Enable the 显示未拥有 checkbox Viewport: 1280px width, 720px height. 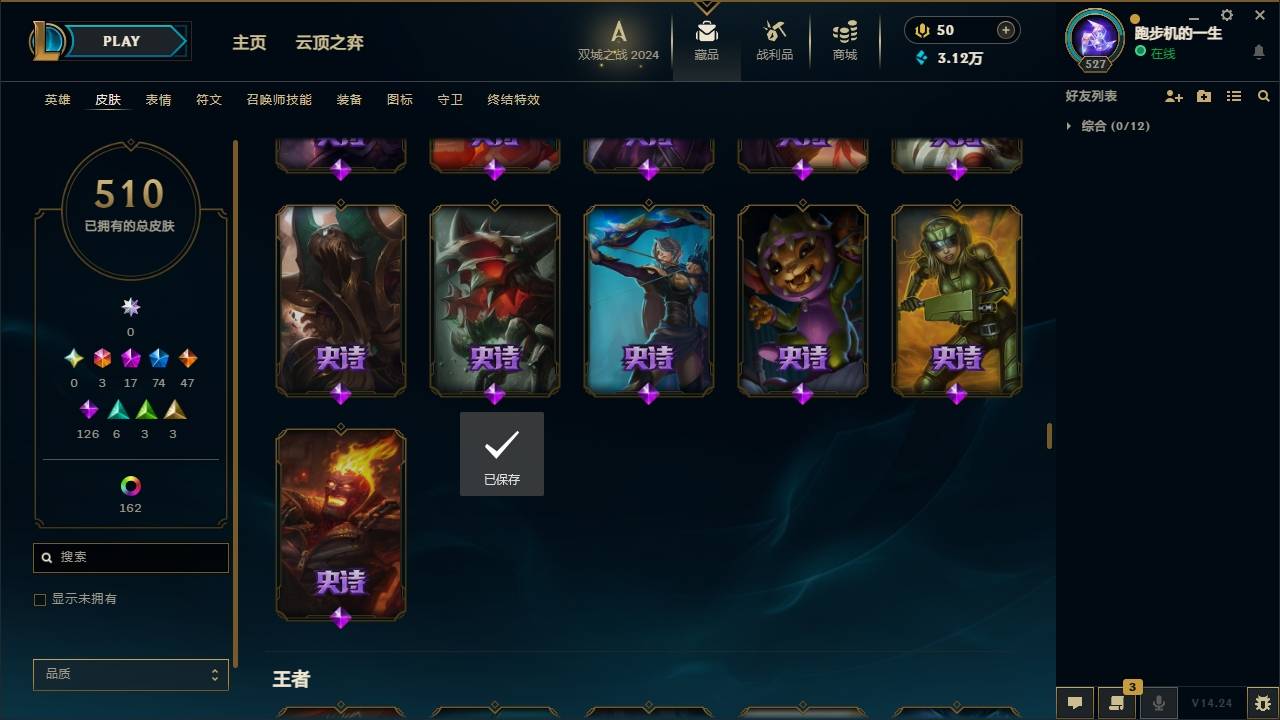[x=40, y=599]
